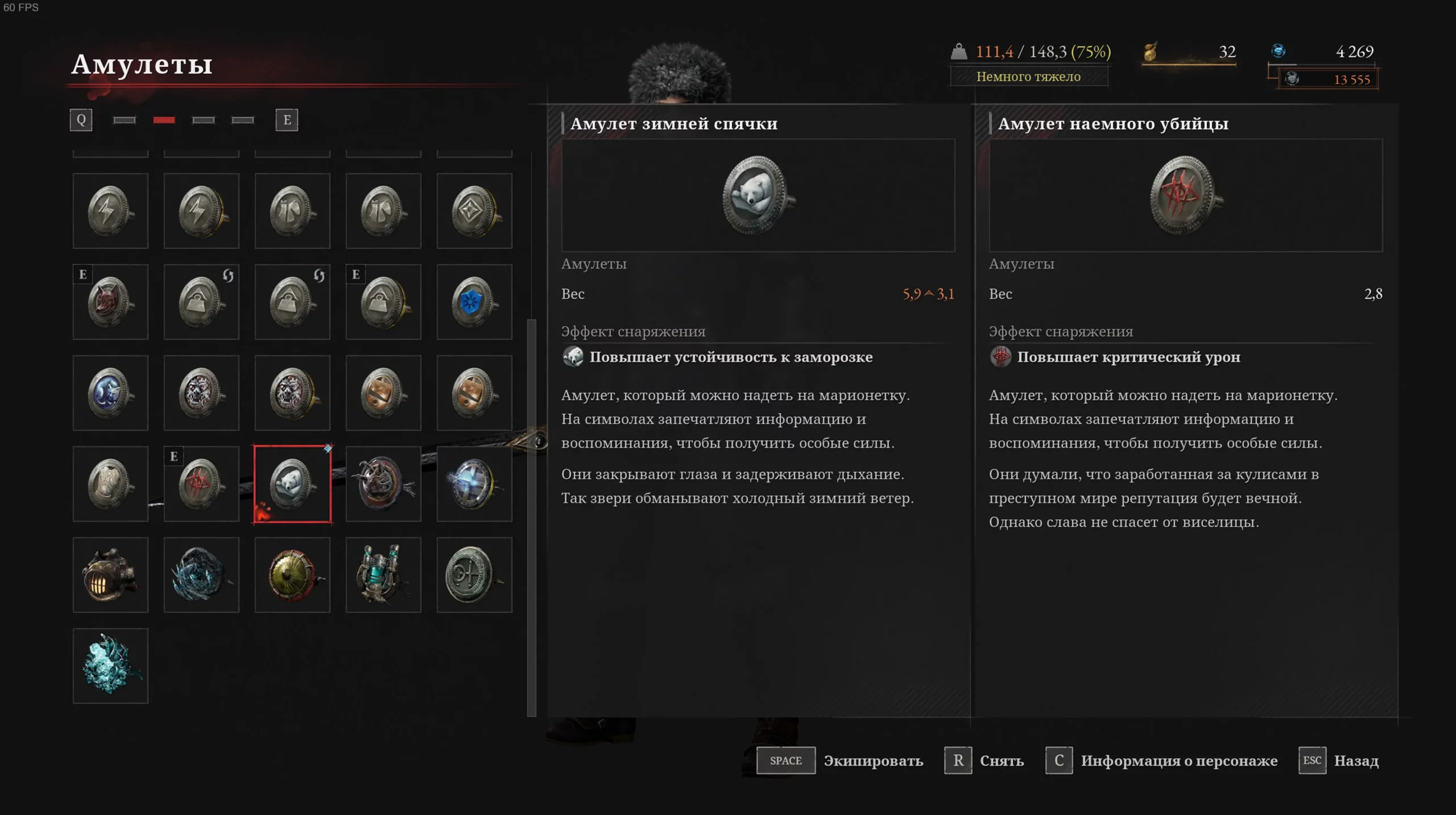
Task: Pick the cyan canister device amulet
Action: pos(383,575)
